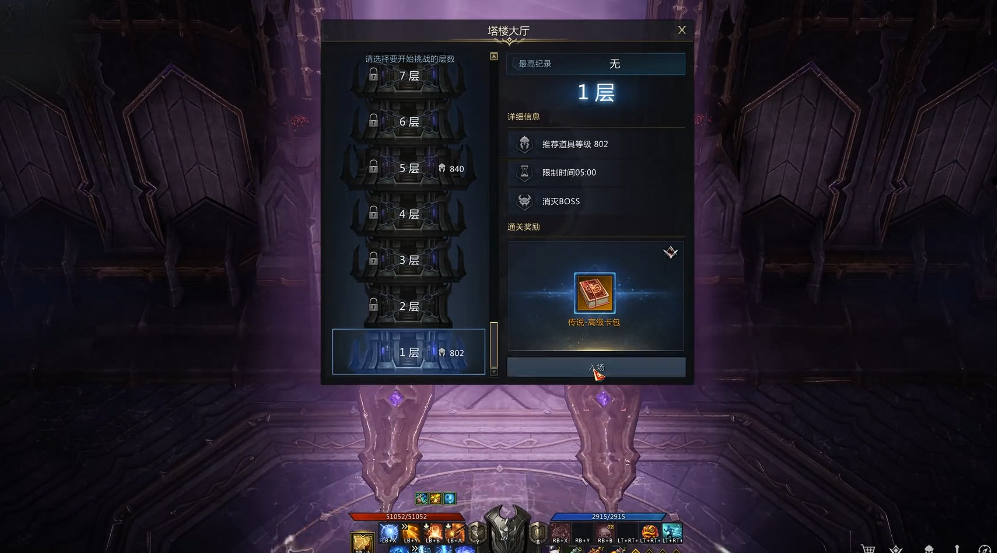Close the Tower Hall window
The image size is (997, 553).
(x=681, y=30)
